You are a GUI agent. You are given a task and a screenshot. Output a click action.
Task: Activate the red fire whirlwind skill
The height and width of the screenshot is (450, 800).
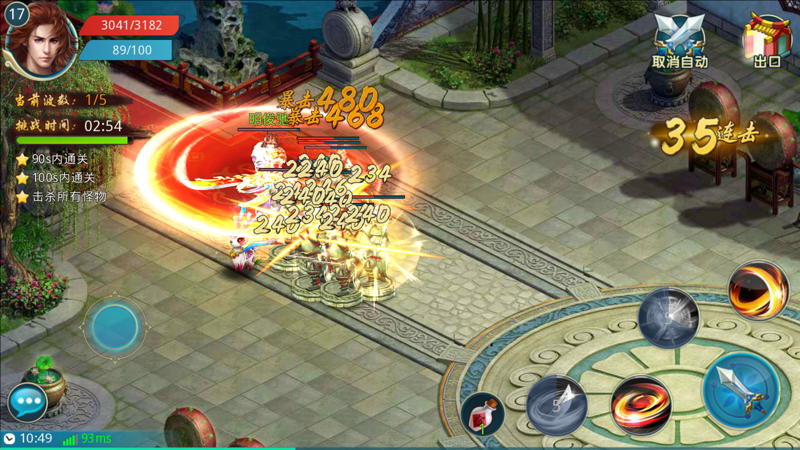(x=640, y=406)
